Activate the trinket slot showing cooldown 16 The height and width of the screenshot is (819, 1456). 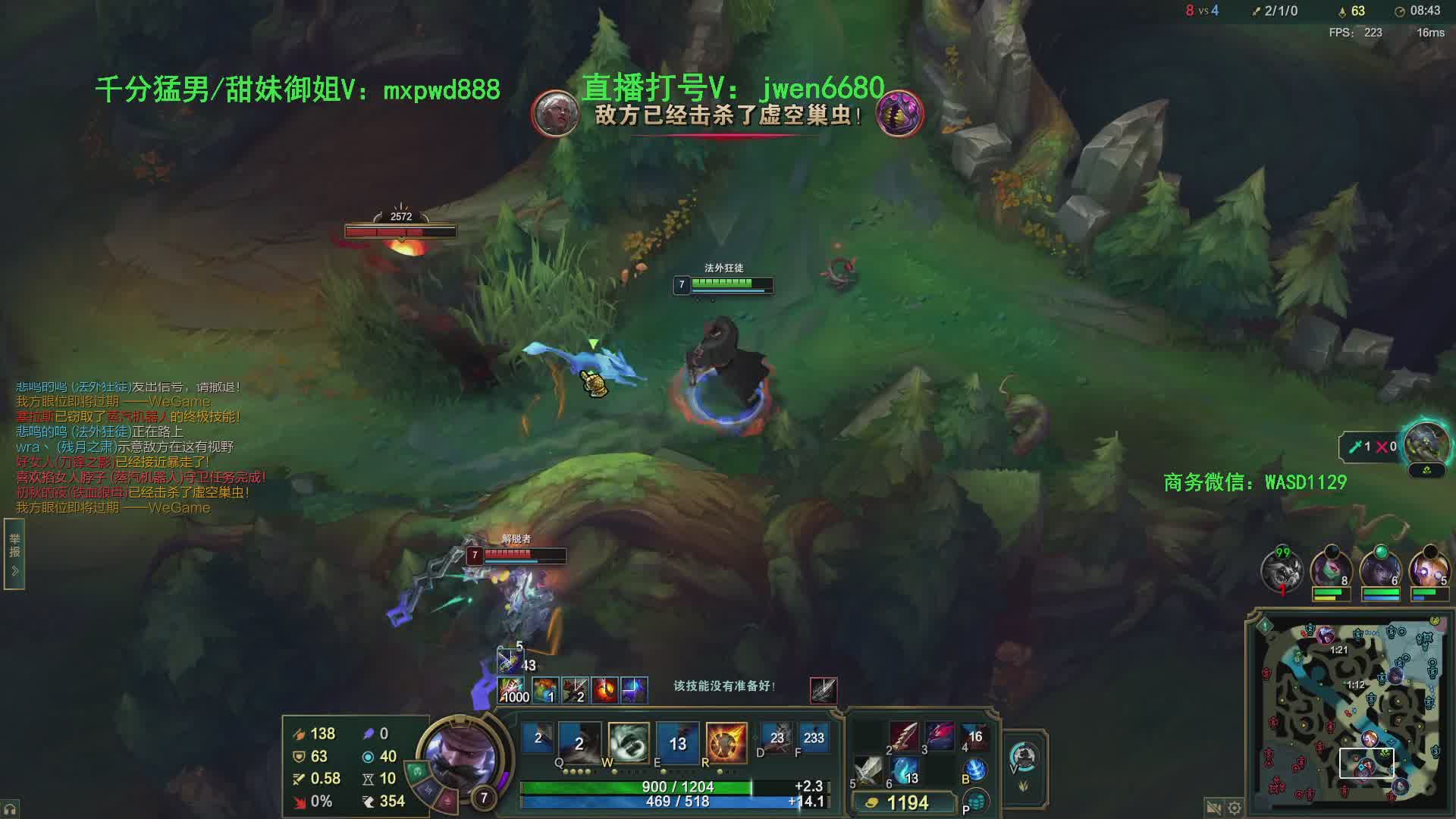[x=975, y=736]
